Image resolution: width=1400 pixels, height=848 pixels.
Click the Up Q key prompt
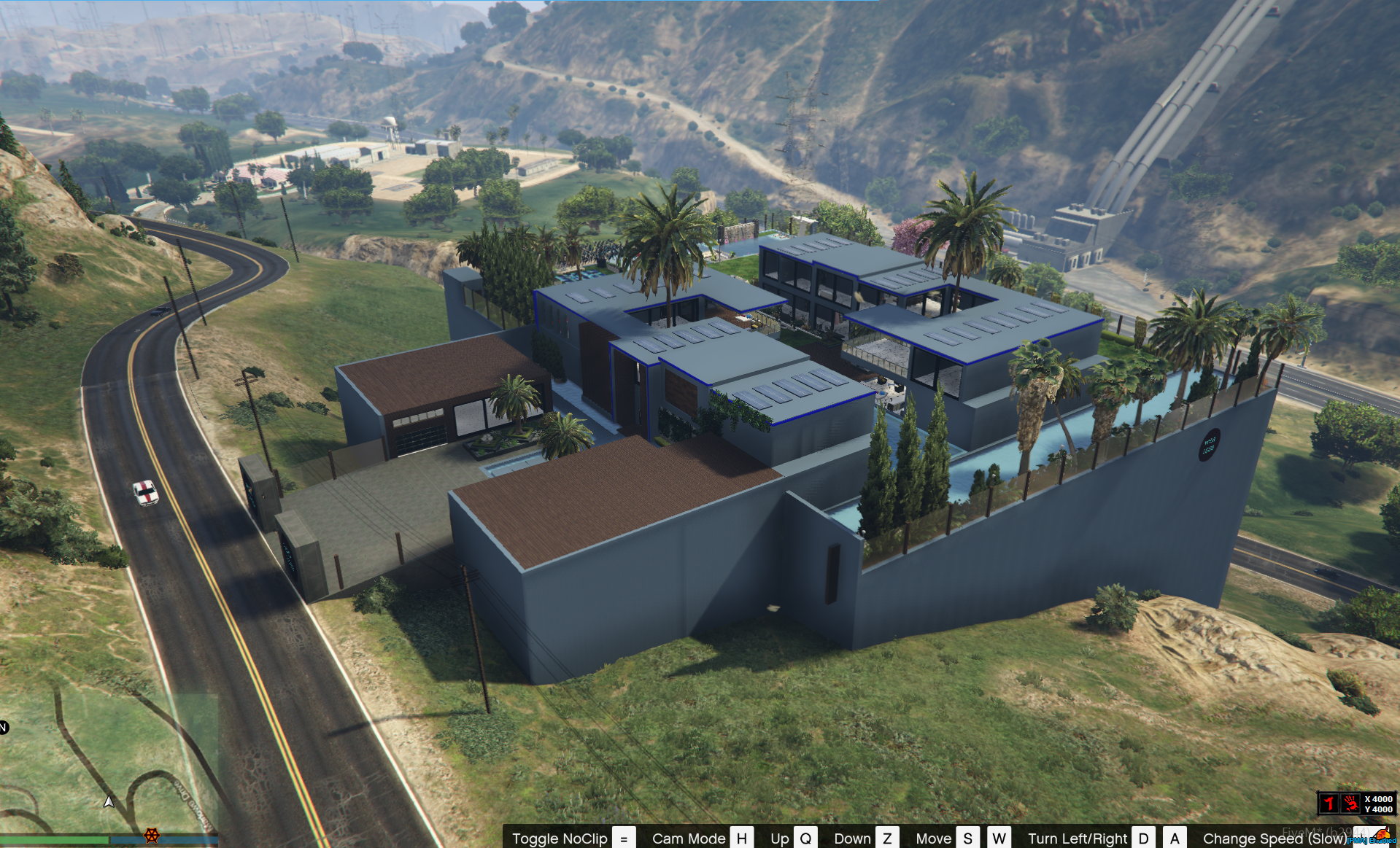[806, 839]
